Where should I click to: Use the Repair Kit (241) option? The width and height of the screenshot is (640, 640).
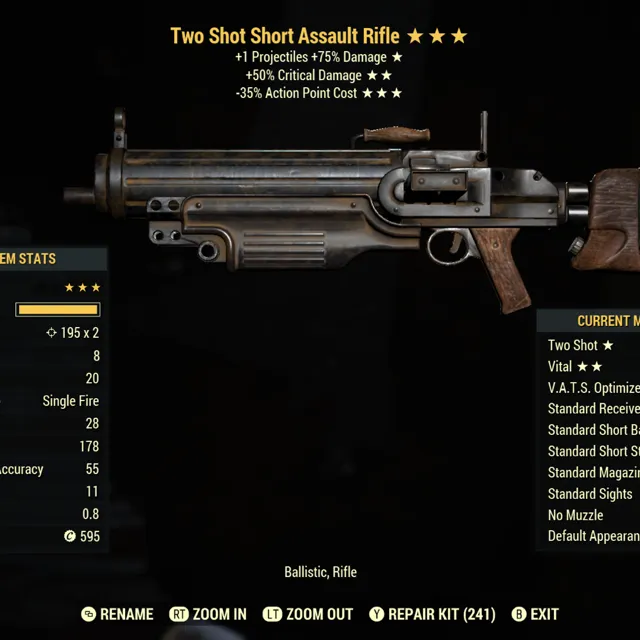[x=432, y=614]
